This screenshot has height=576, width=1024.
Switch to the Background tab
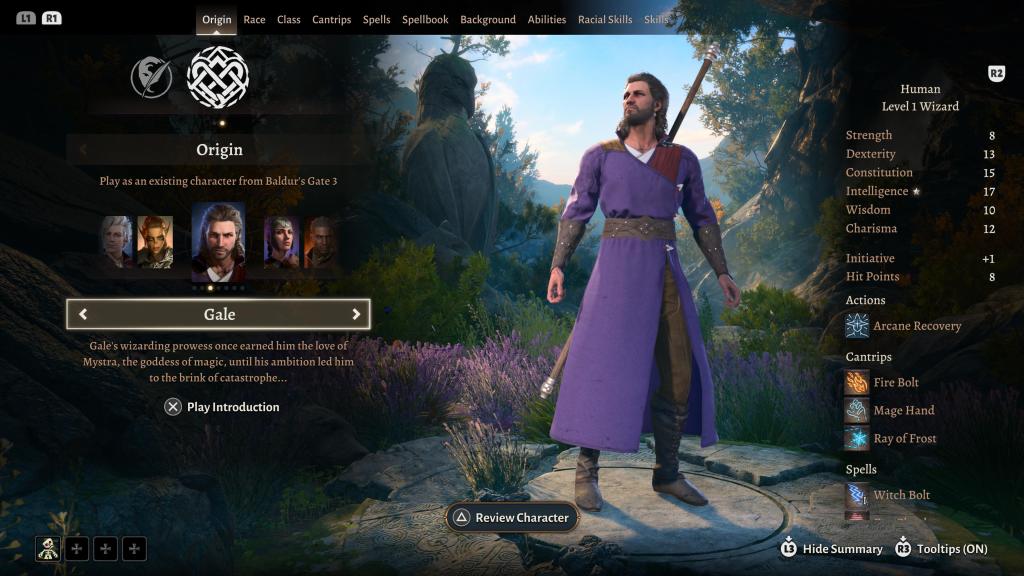click(488, 20)
